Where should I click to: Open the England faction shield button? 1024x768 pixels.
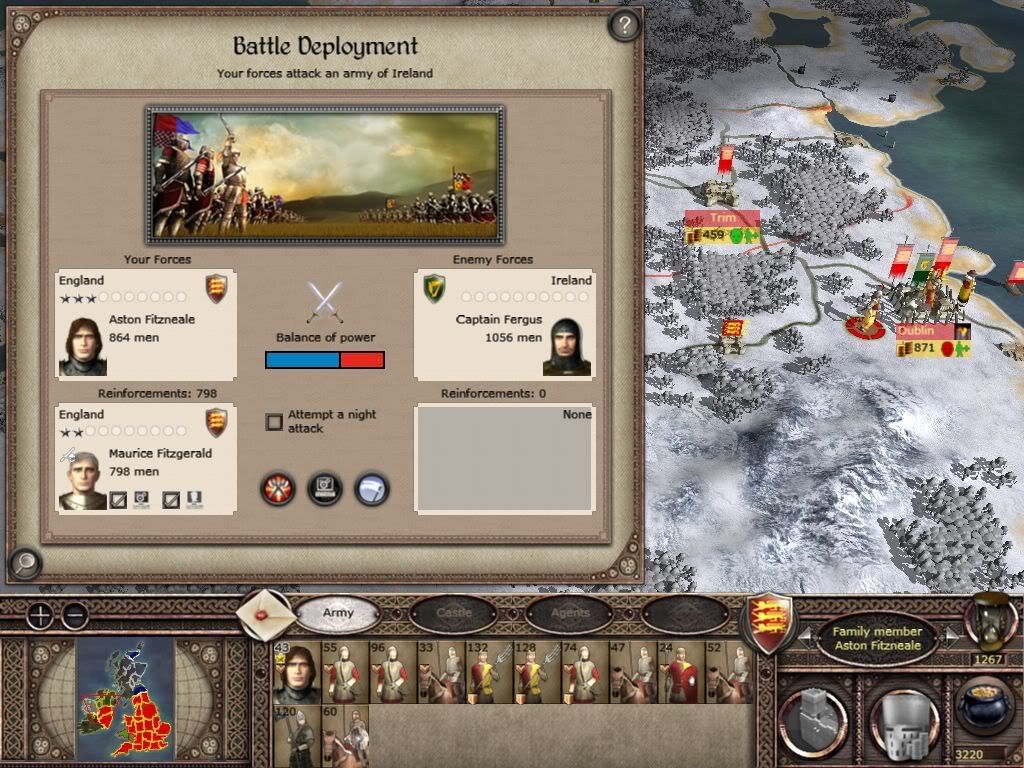(x=770, y=622)
